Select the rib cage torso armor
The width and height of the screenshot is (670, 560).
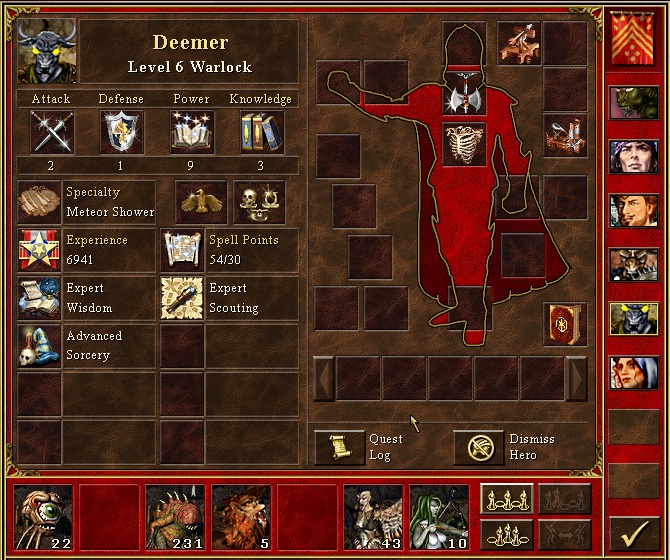click(464, 145)
